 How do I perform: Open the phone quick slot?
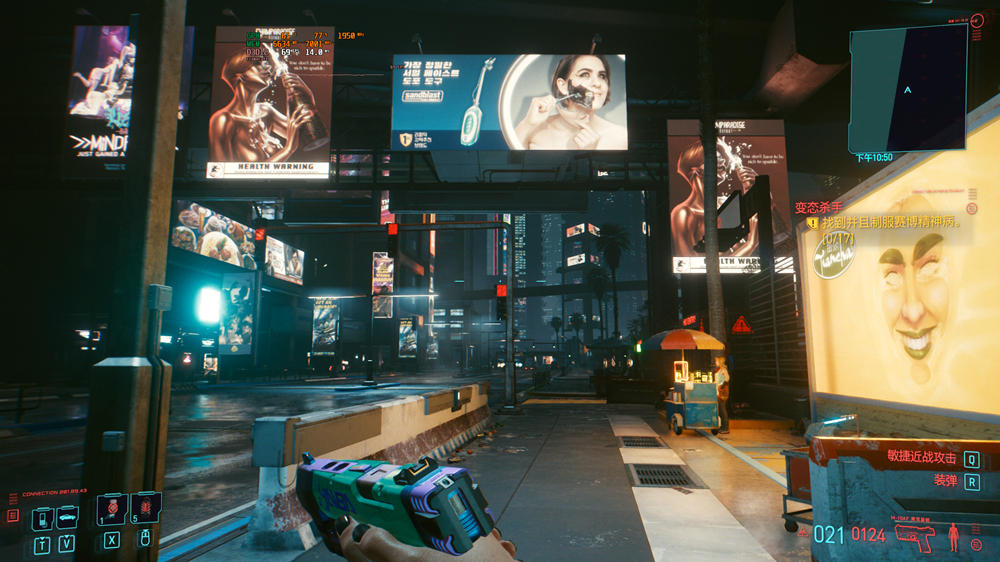coord(42,518)
